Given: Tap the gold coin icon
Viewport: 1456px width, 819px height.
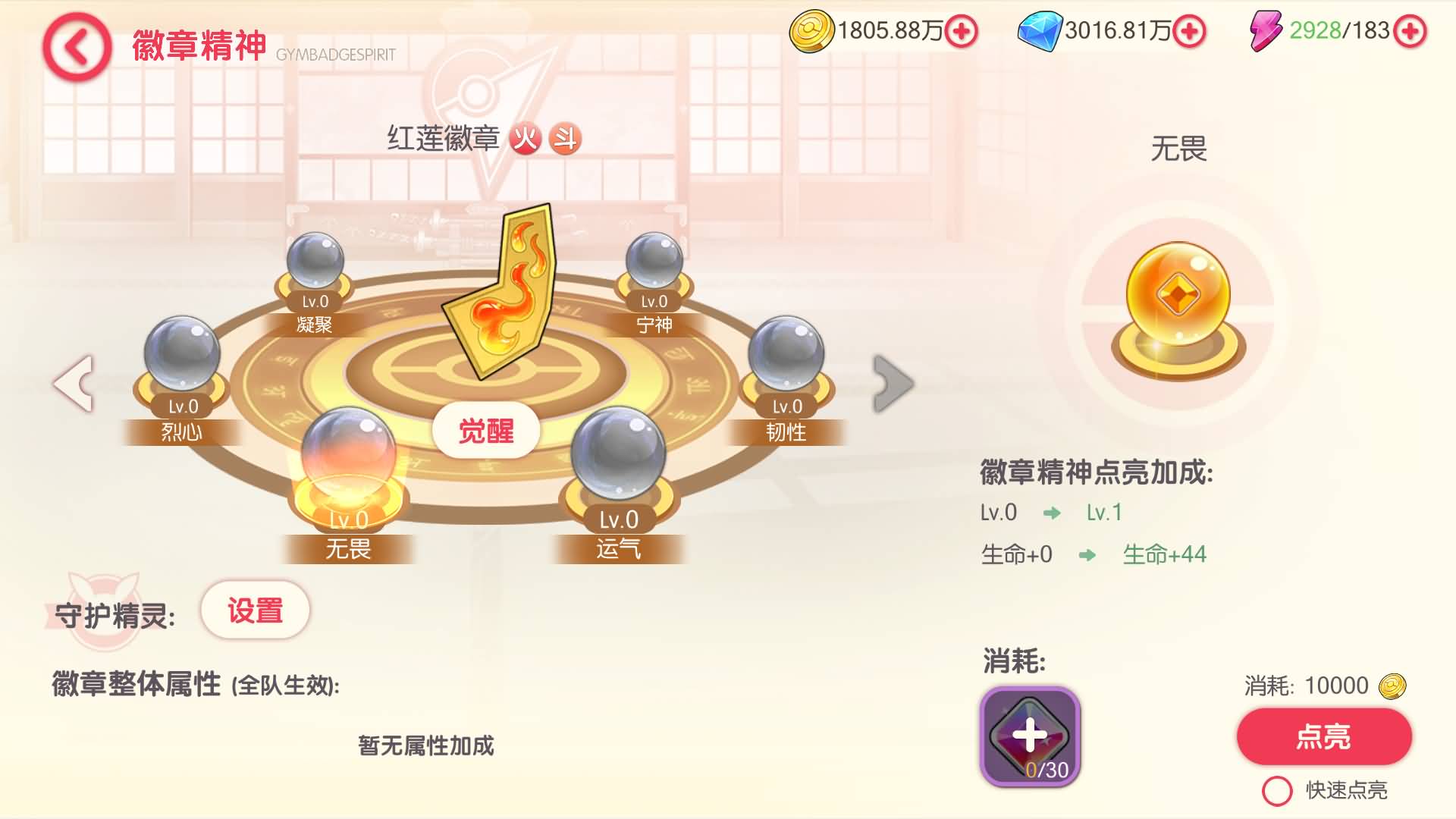Looking at the screenshot, I should 813,32.
